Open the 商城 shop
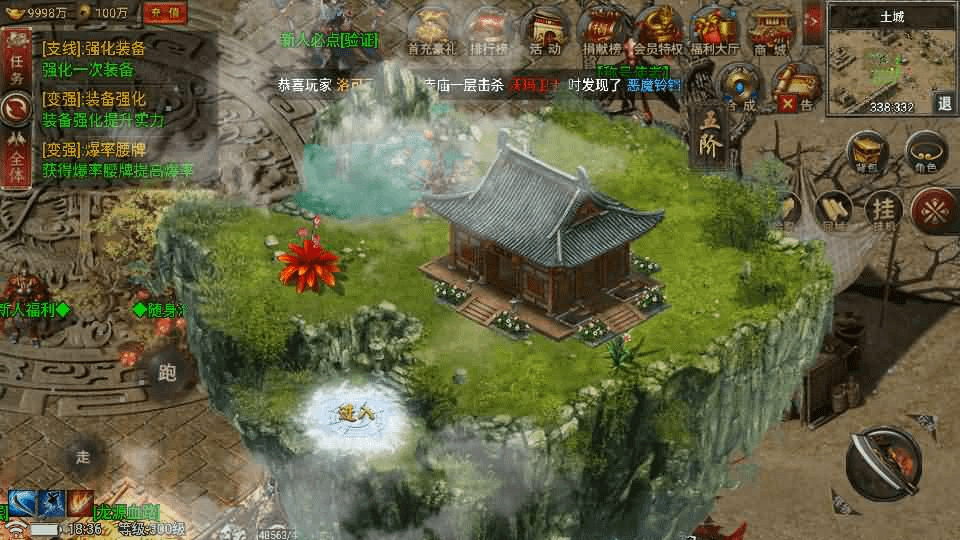 click(x=770, y=29)
